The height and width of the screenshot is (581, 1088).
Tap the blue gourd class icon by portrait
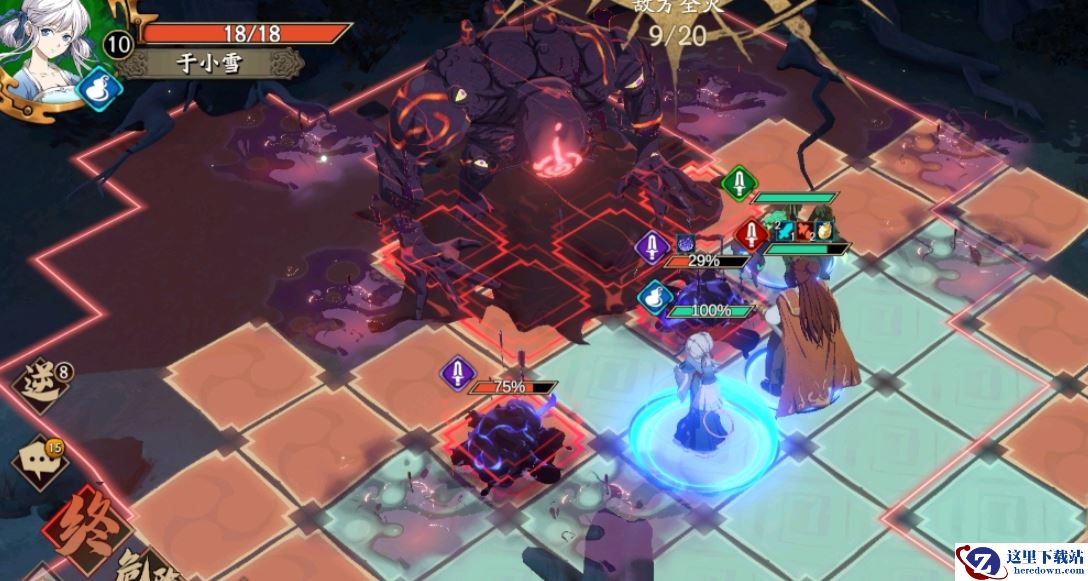[x=99, y=88]
